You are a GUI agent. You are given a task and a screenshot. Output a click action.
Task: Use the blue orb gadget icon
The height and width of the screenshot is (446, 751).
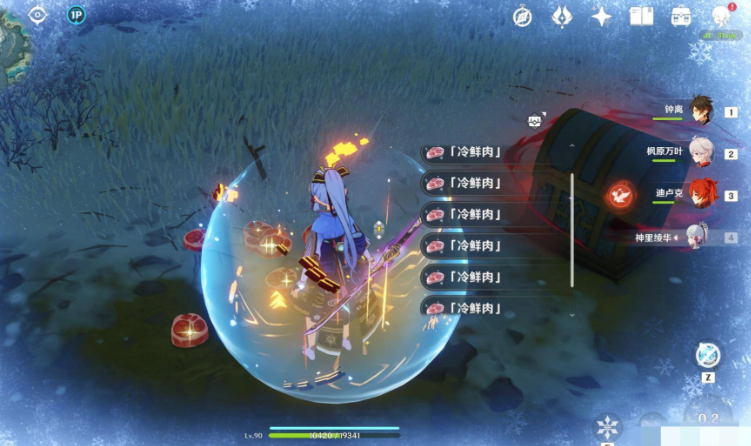point(708,355)
